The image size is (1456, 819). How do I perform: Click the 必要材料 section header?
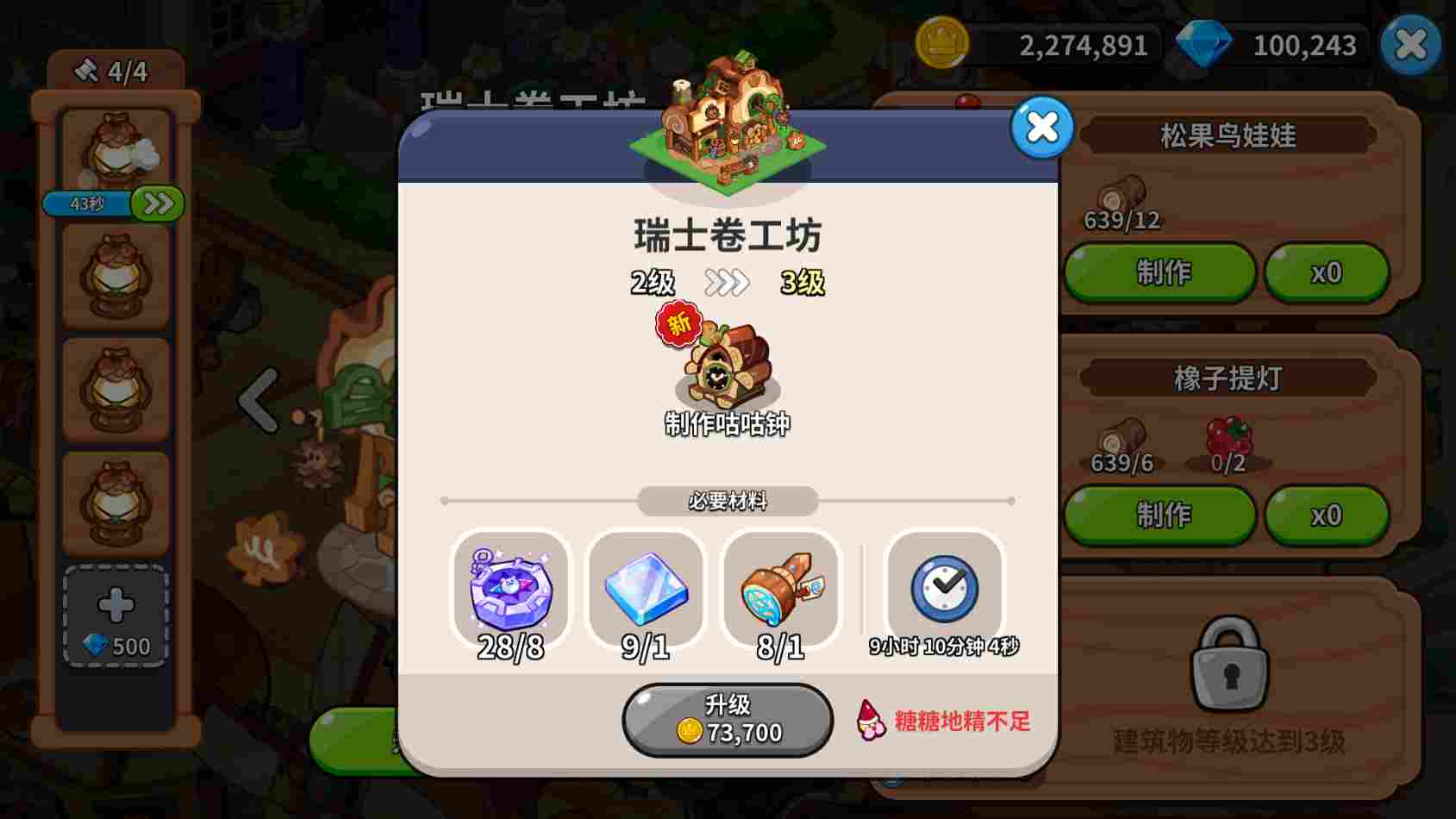pyautogui.click(x=727, y=501)
